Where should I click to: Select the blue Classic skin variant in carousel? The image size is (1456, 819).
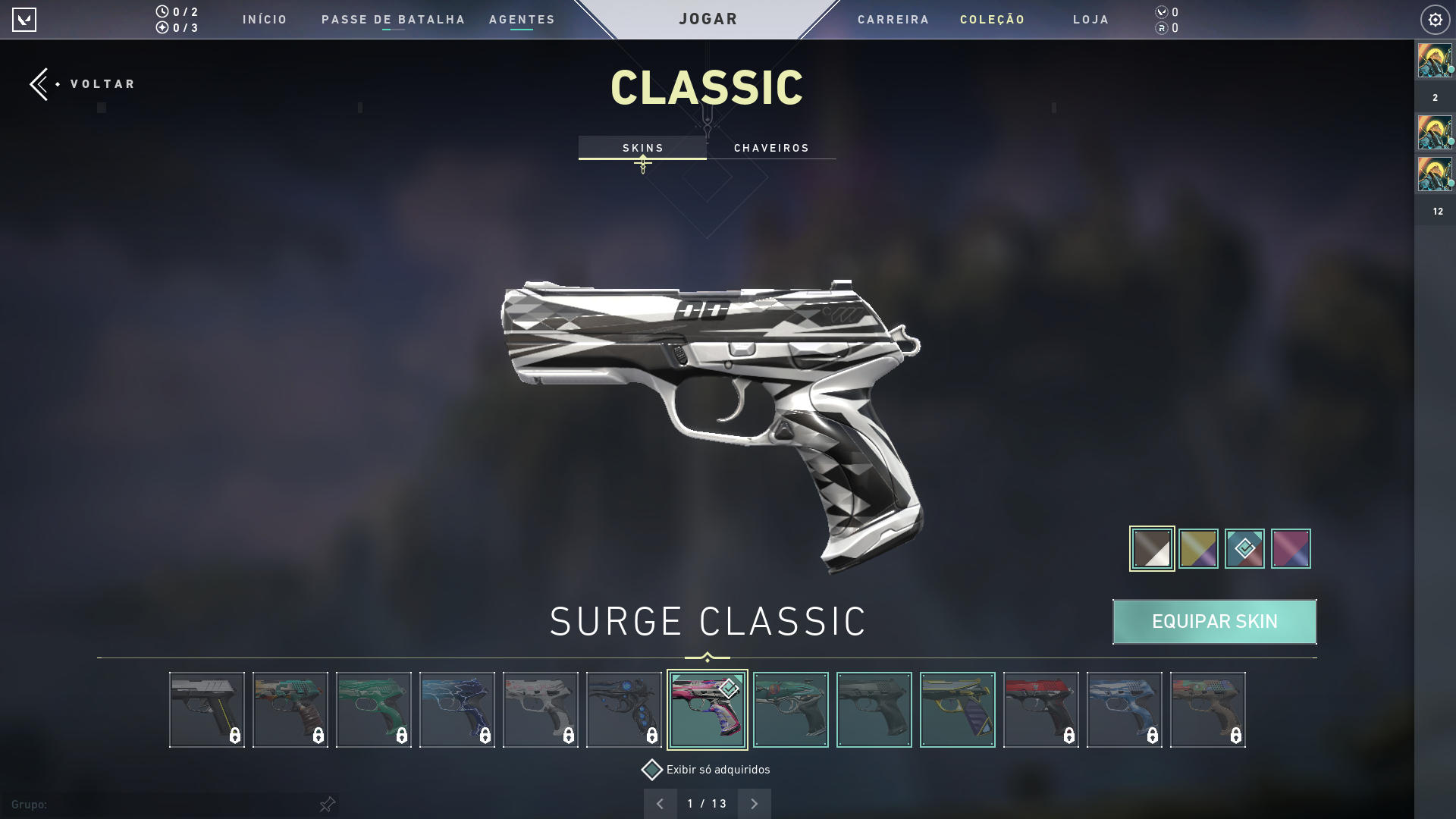tap(1125, 709)
